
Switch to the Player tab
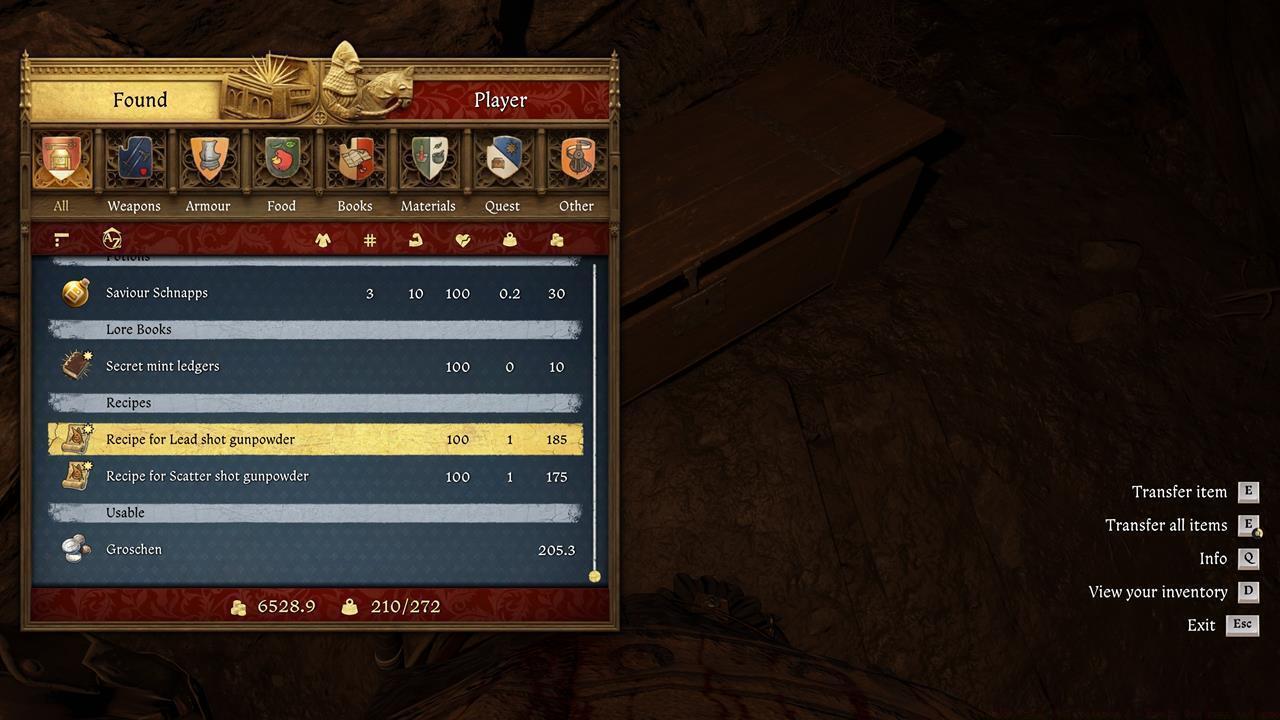pos(500,100)
